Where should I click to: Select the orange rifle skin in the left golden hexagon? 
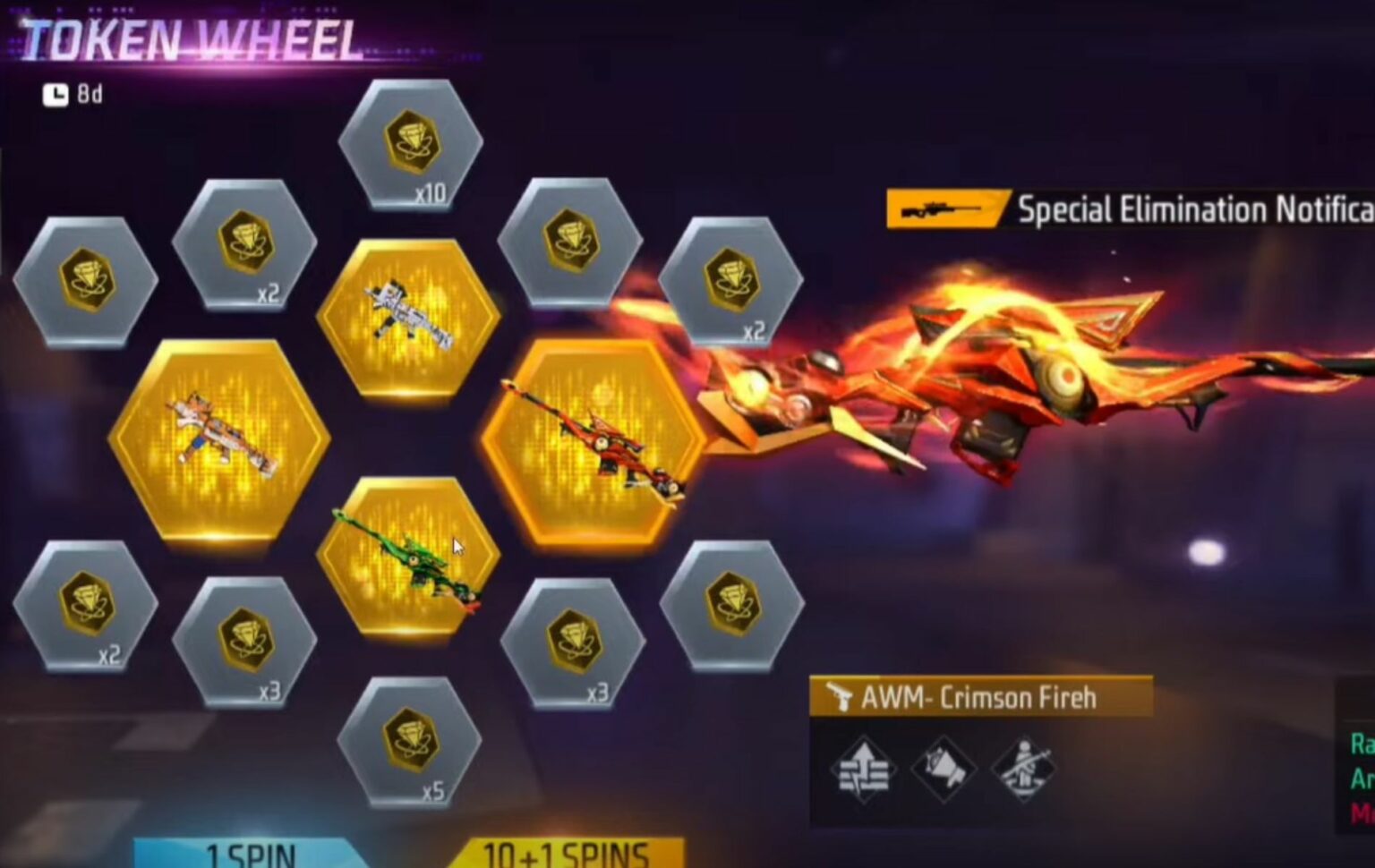tap(218, 438)
